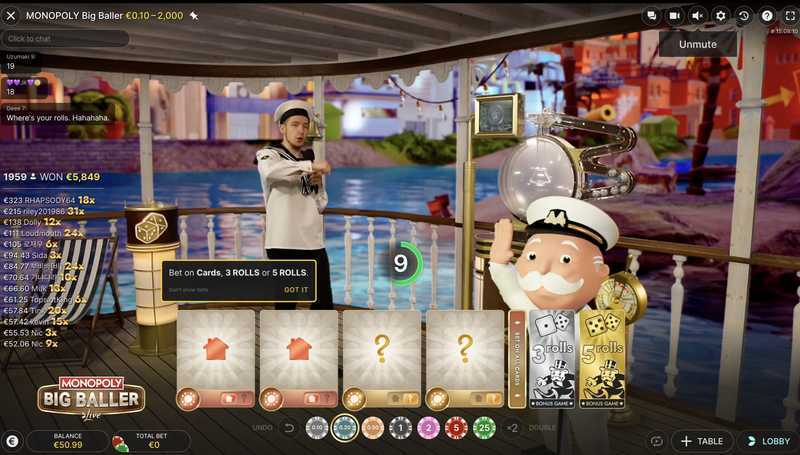Toggle the video camera icon
The width and height of the screenshot is (800, 455).
click(674, 16)
